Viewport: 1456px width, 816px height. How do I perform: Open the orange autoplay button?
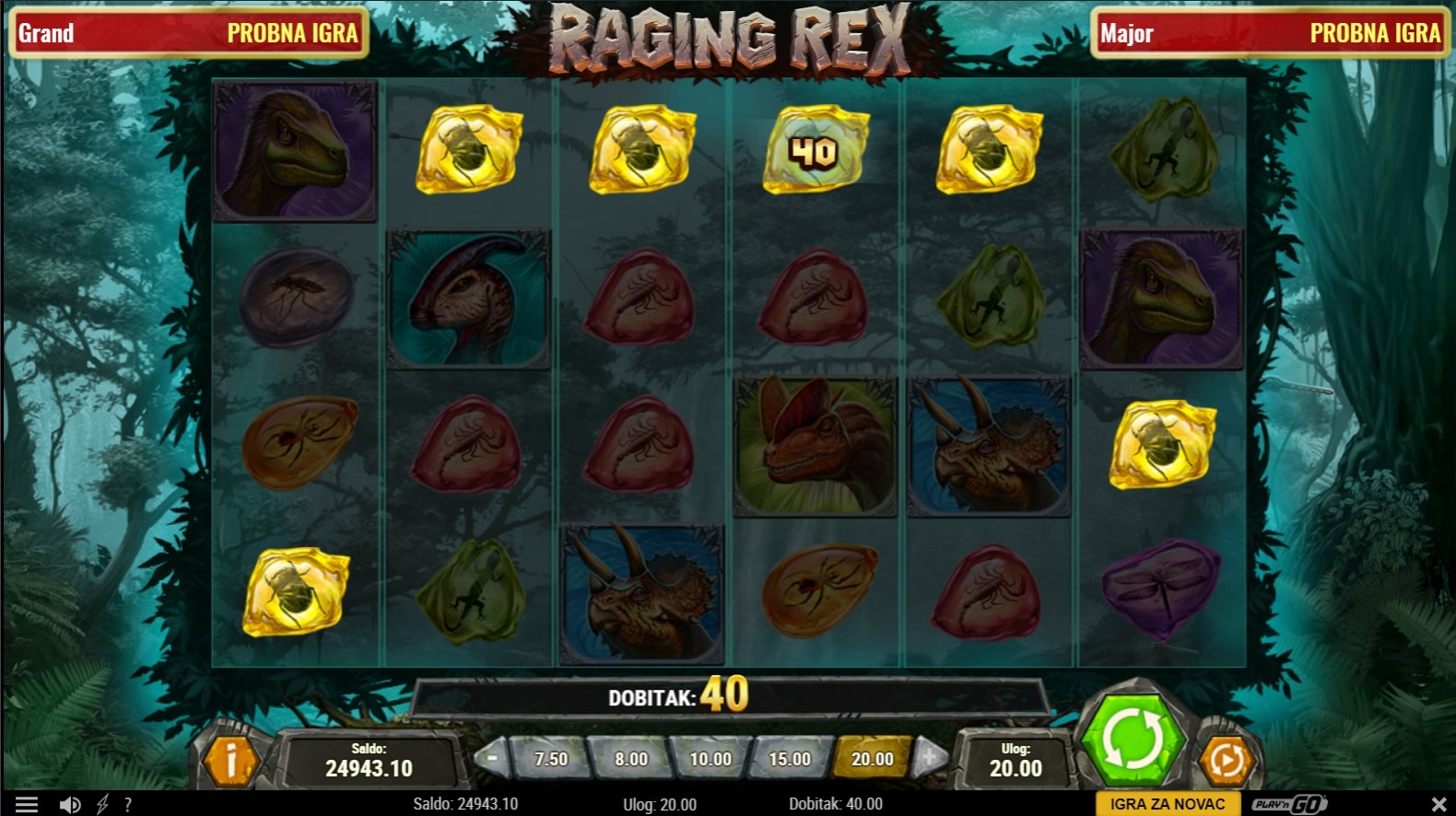point(1227,759)
